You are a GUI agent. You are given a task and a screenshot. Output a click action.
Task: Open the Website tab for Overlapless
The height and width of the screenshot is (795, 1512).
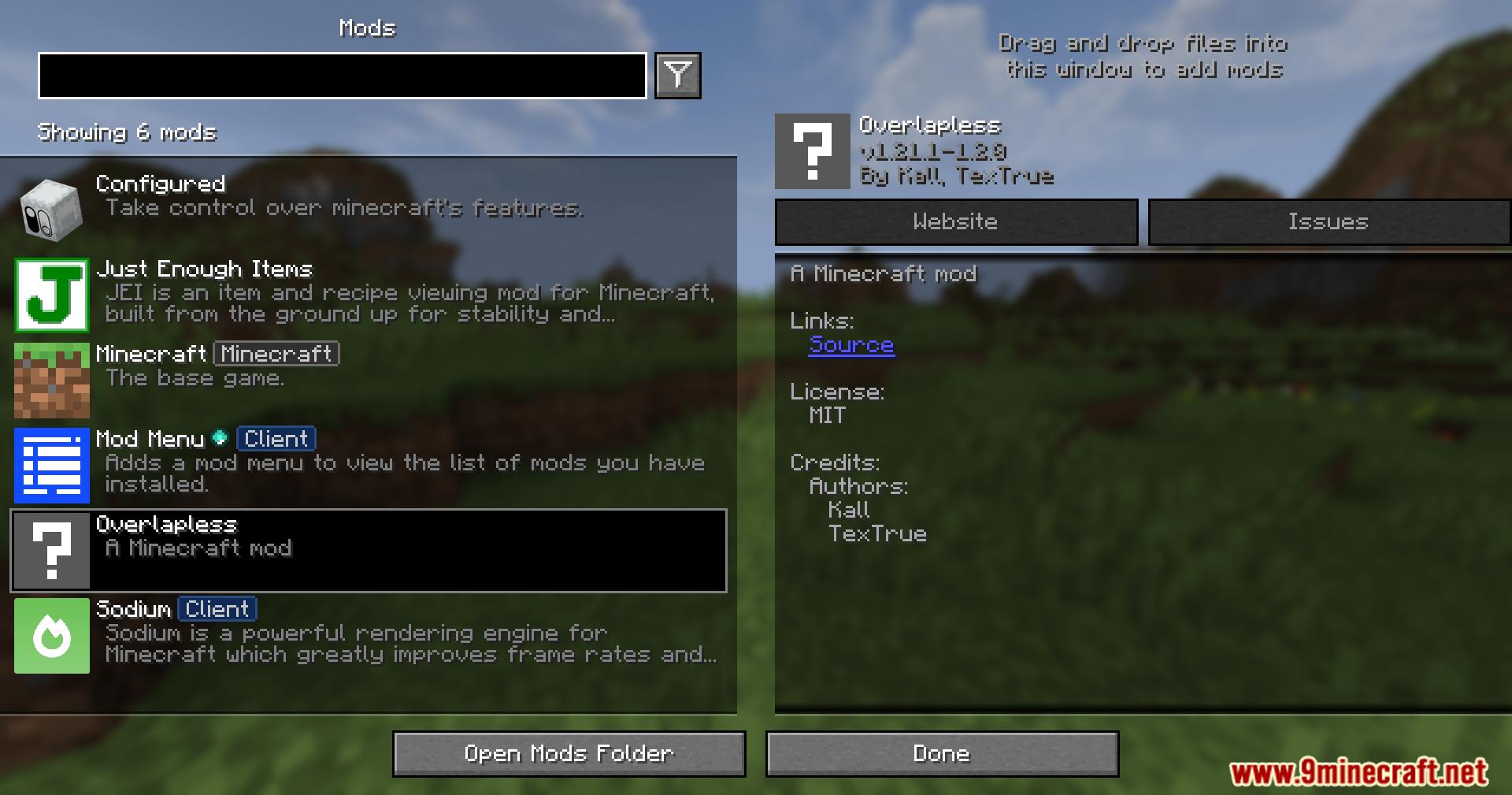click(955, 221)
